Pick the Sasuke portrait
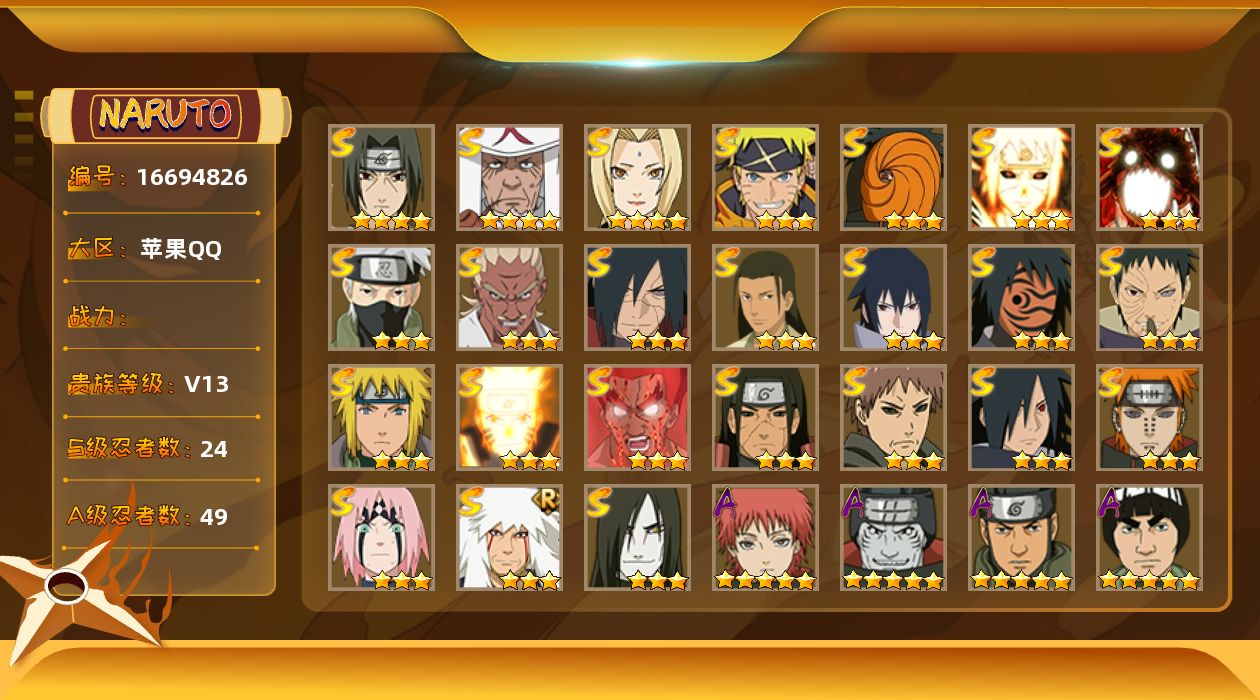Screen dimensions: 1260x700 [x=893, y=297]
